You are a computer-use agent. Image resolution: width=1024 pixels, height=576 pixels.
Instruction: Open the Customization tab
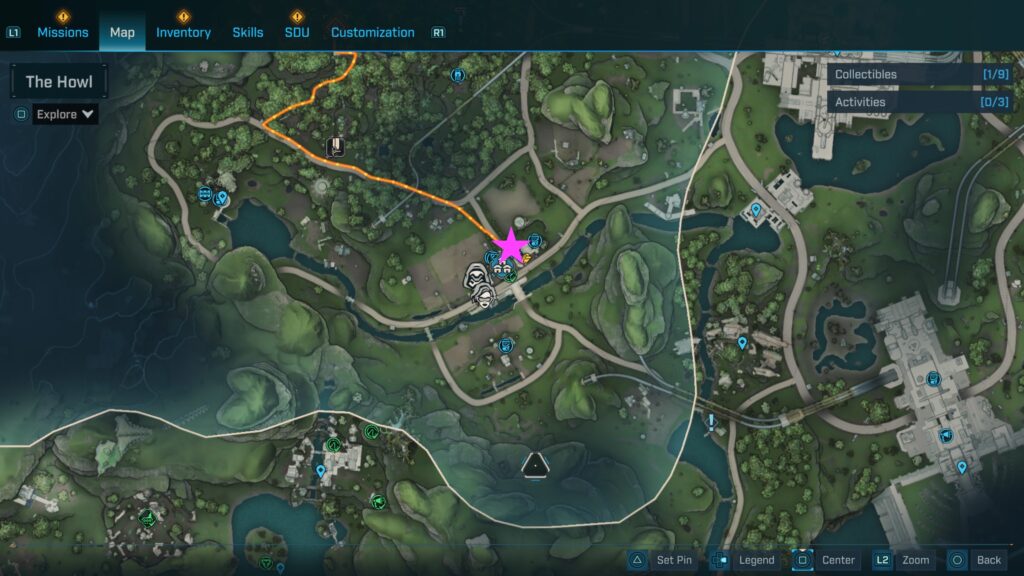372,32
